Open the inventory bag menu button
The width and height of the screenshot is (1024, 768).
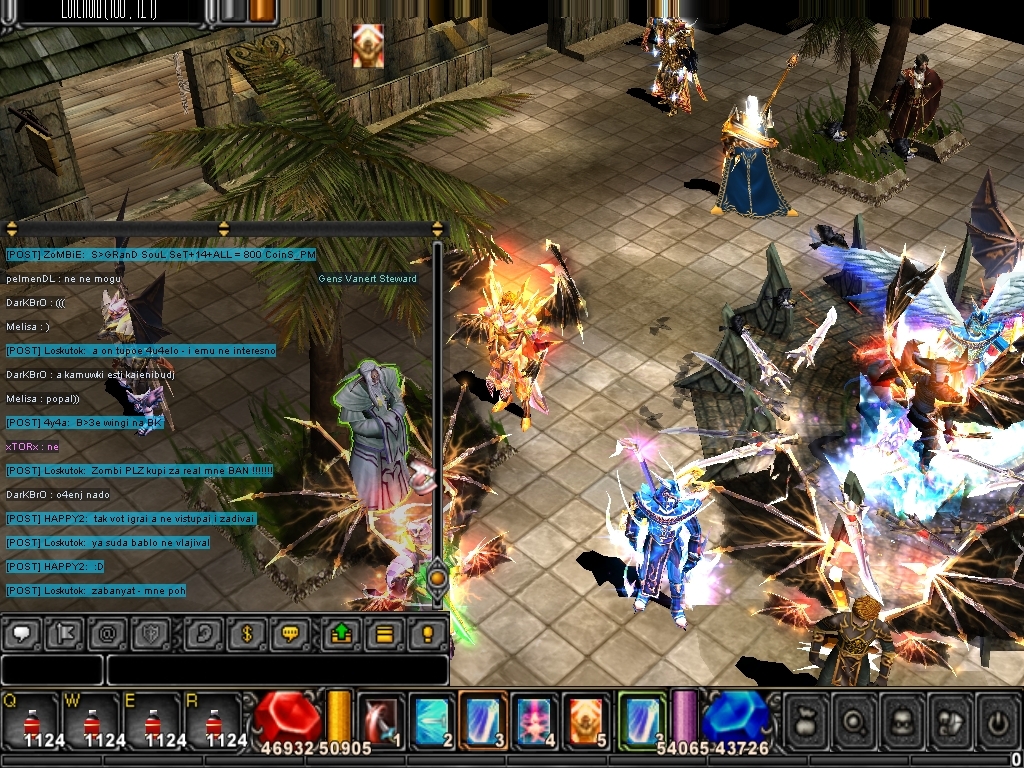pos(806,720)
